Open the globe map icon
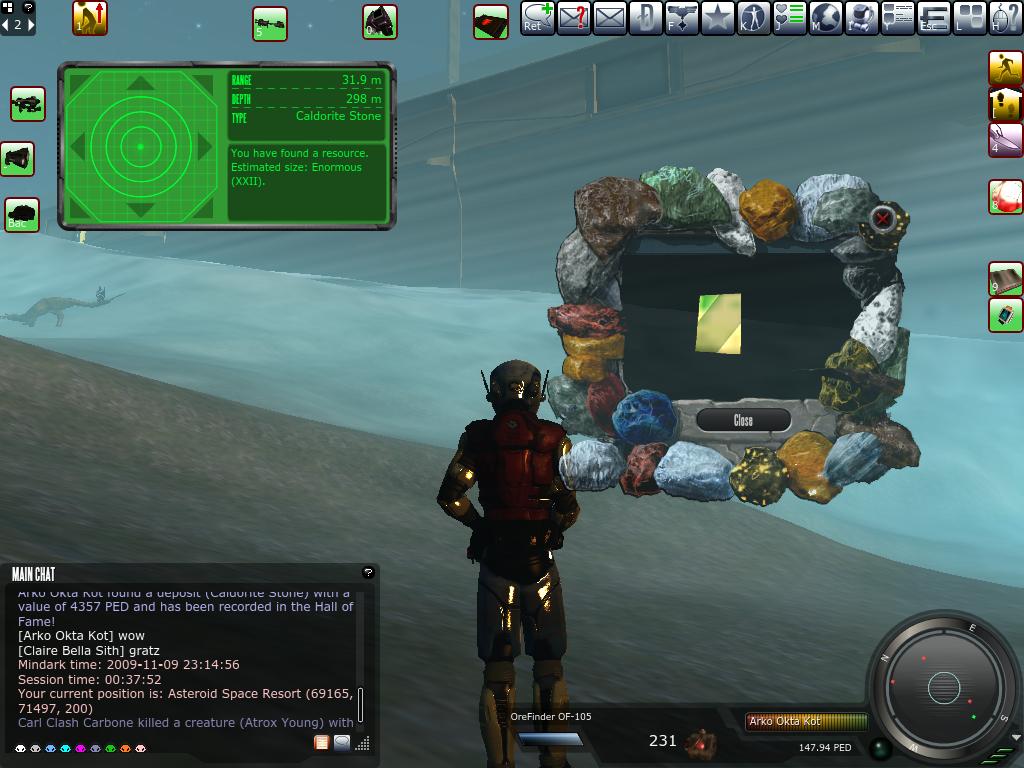This screenshot has width=1024, height=768. (x=825, y=18)
